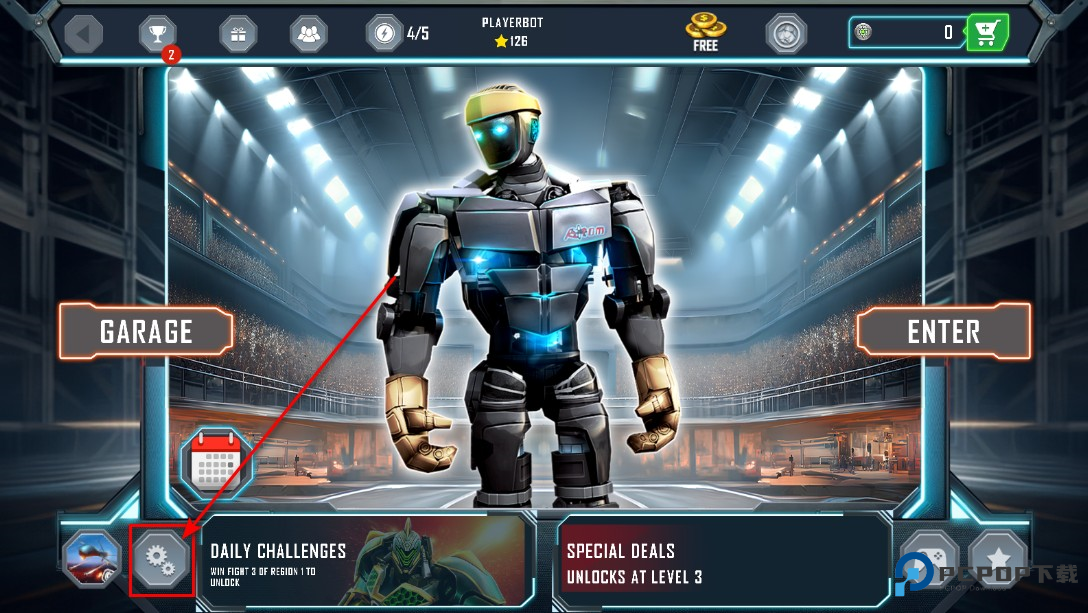Viewport: 1088px width, 613px height.
Task: View the trophy achievements icon
Action: pyautogui.click(x=157, y=34)
